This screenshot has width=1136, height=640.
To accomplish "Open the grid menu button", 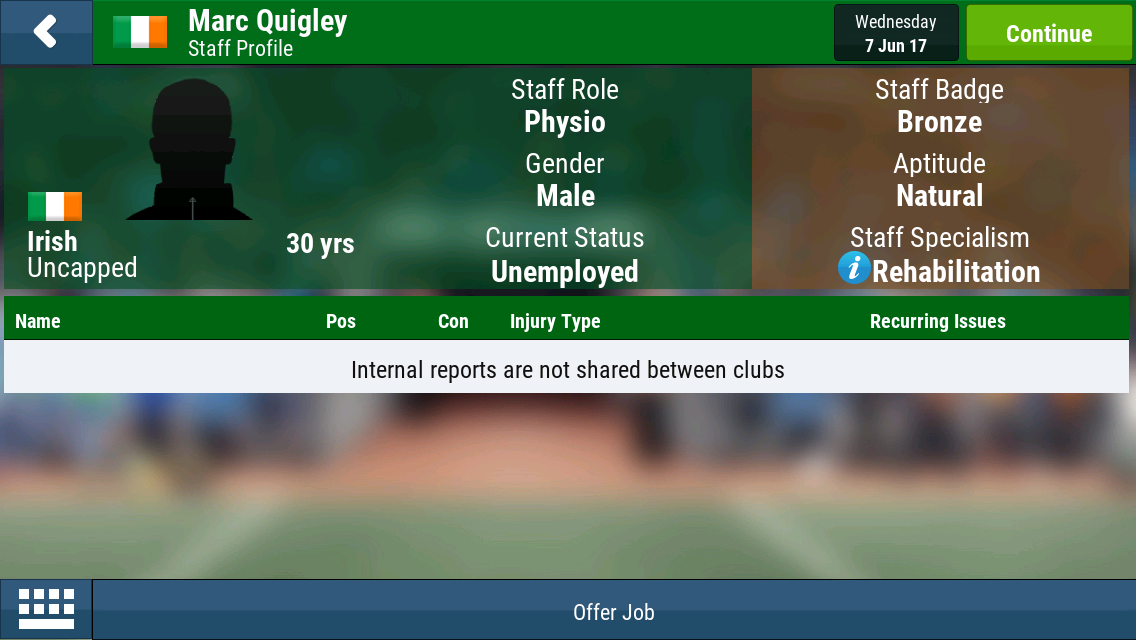I will point(46,609).
